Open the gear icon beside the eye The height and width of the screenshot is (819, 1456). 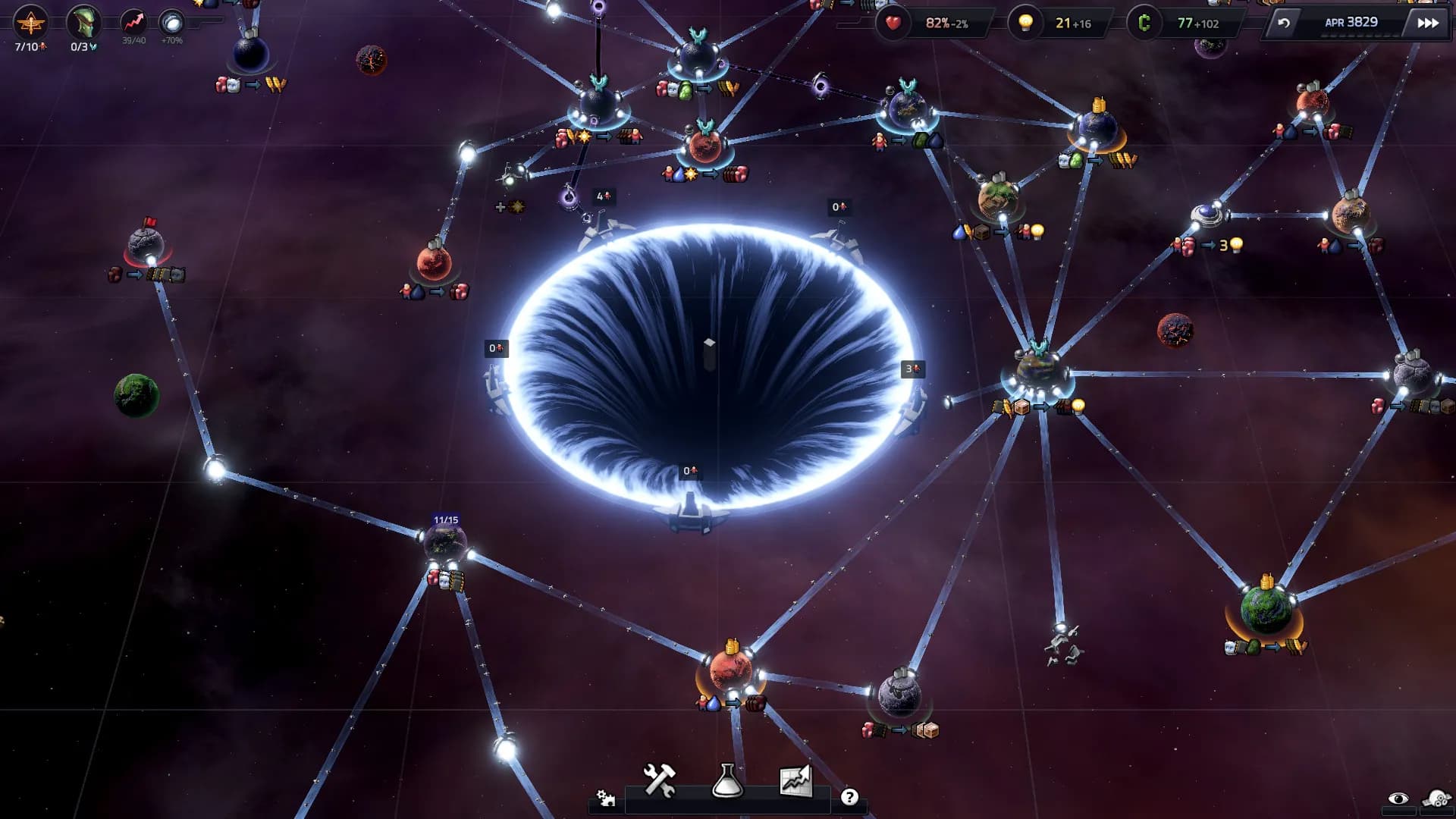tap(1436, 799)
